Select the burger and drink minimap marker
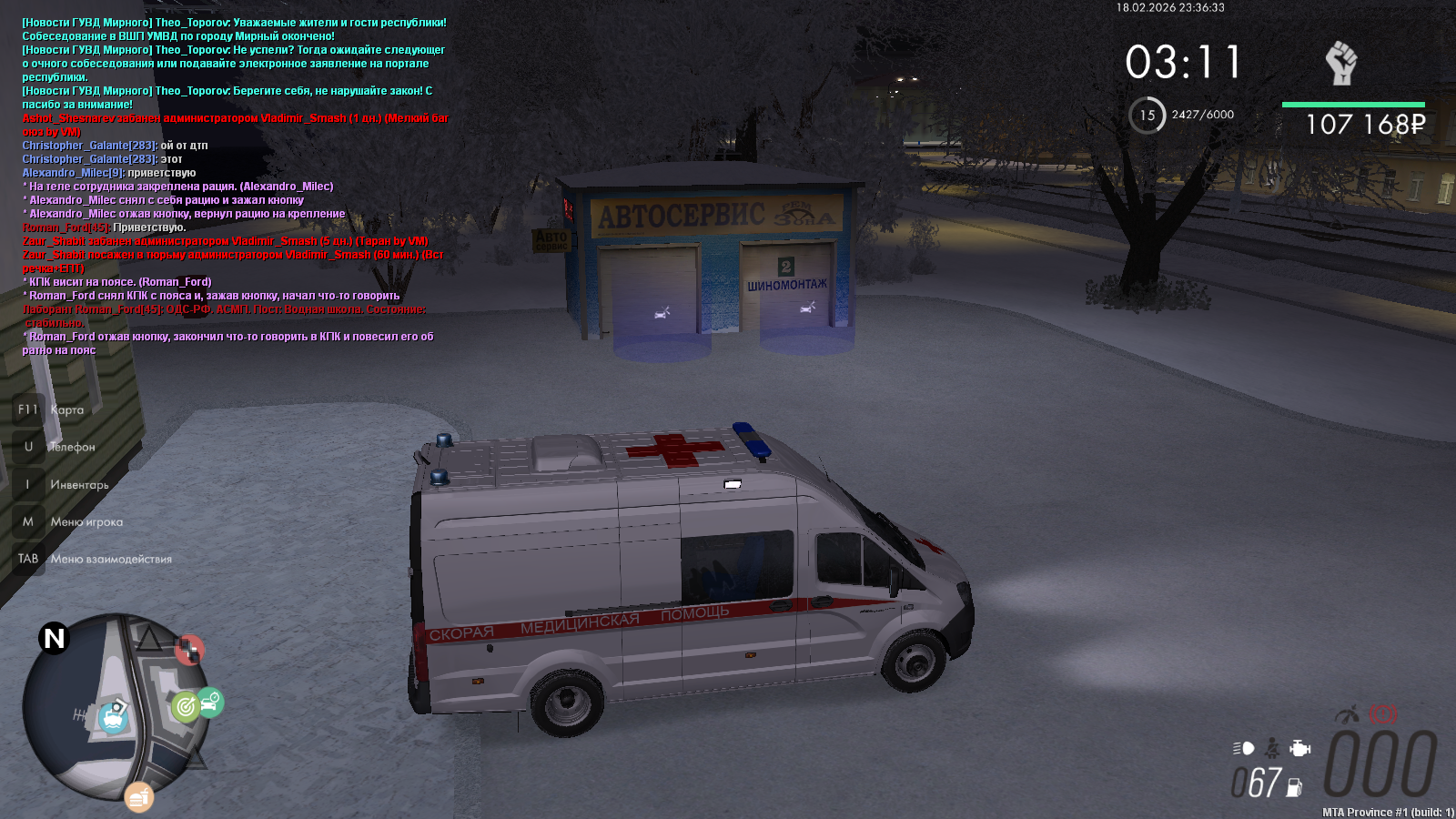This screenshot has height=819, width=1456. 138,798
